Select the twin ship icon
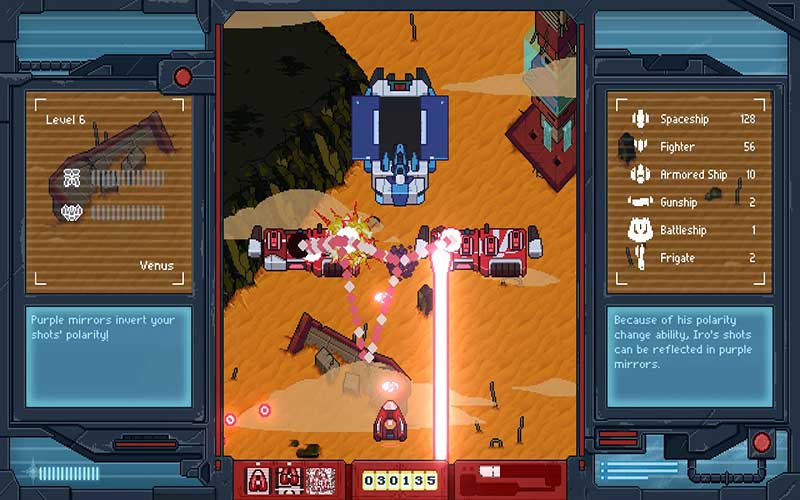Screen dimensions: 800x500 tap(289, 479)
